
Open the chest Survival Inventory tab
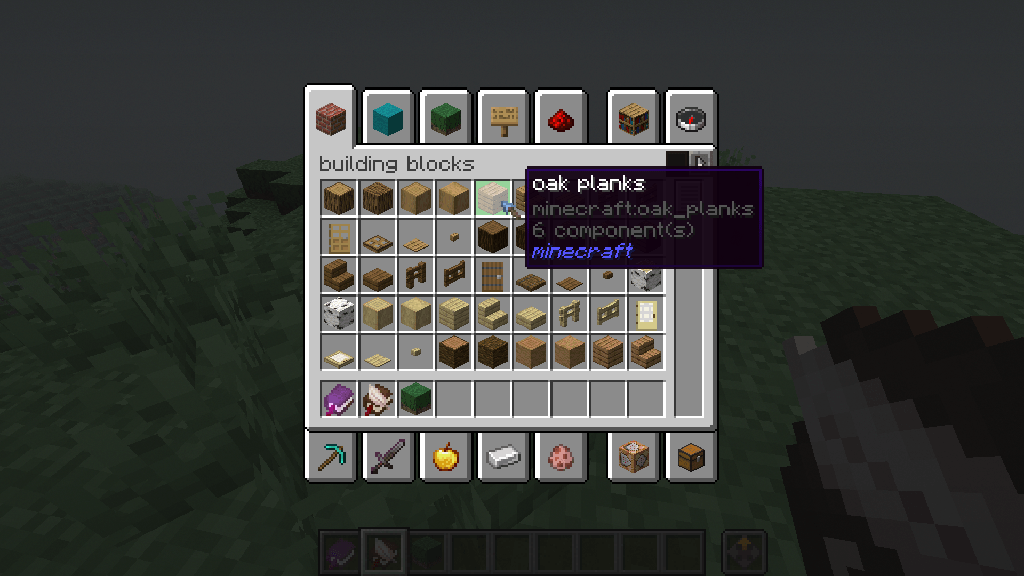[690, 458]
